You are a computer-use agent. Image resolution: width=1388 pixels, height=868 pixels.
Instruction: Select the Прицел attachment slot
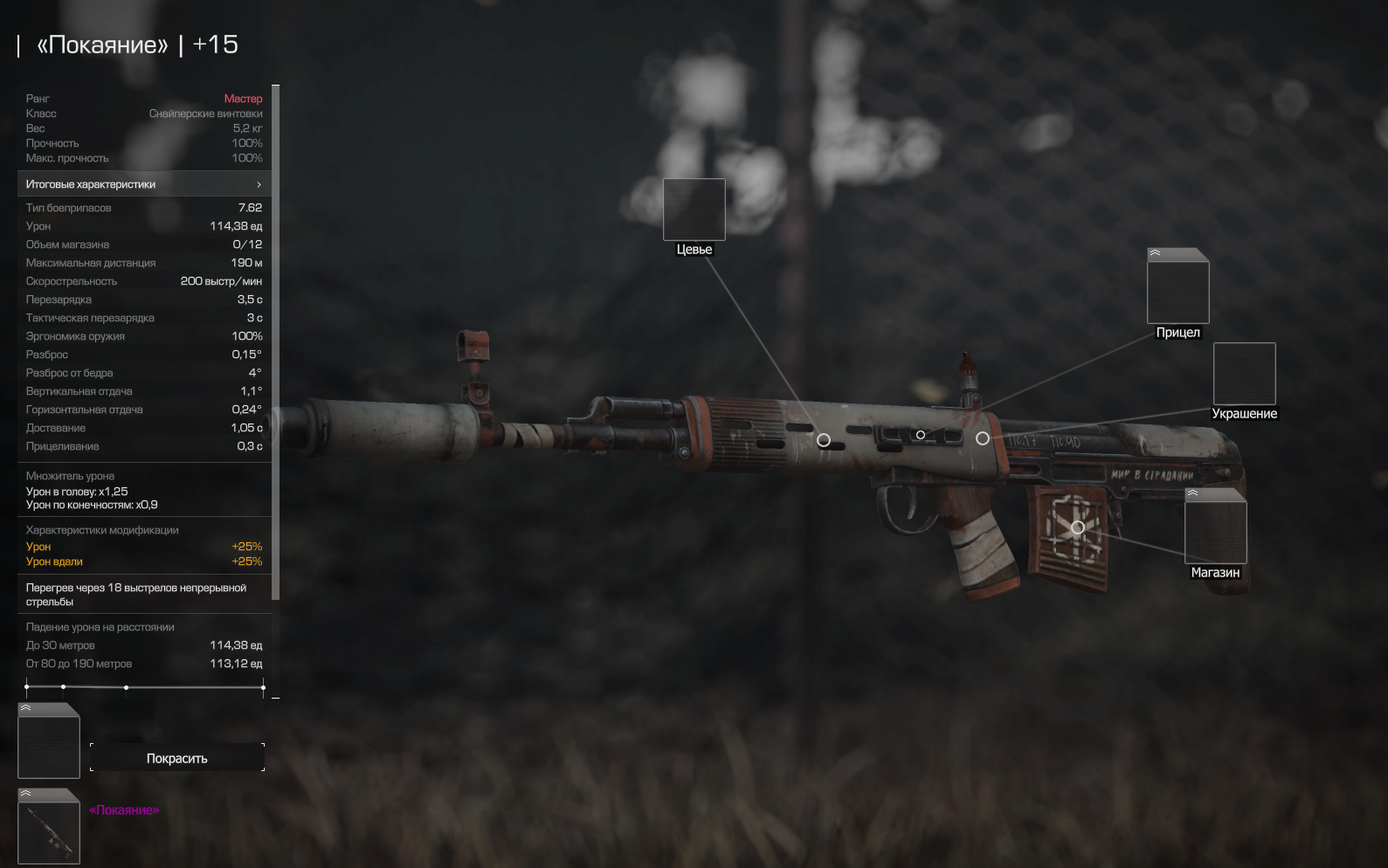coord(1177,291)
